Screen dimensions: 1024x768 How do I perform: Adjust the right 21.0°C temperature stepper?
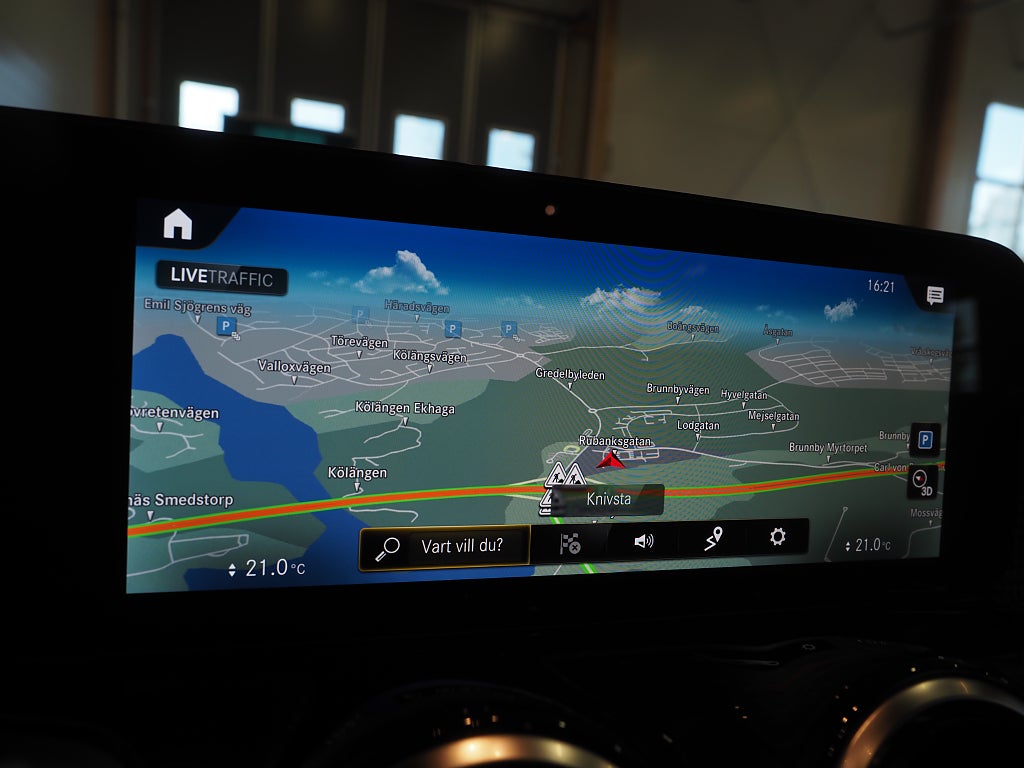click(848, 546)
